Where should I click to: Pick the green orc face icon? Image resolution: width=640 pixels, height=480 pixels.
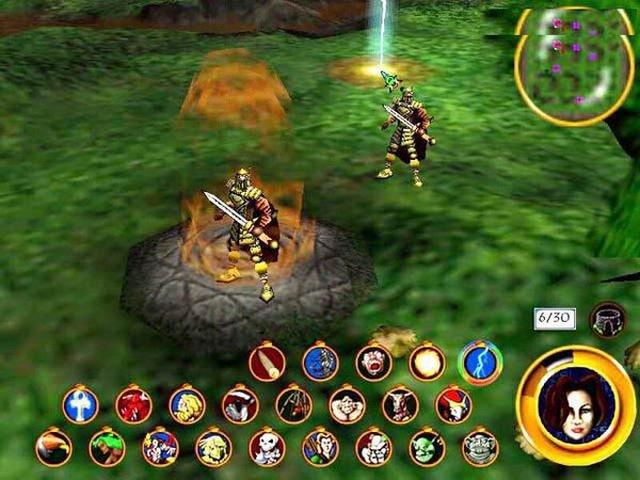pyautogui.click(x=427, y=447)
